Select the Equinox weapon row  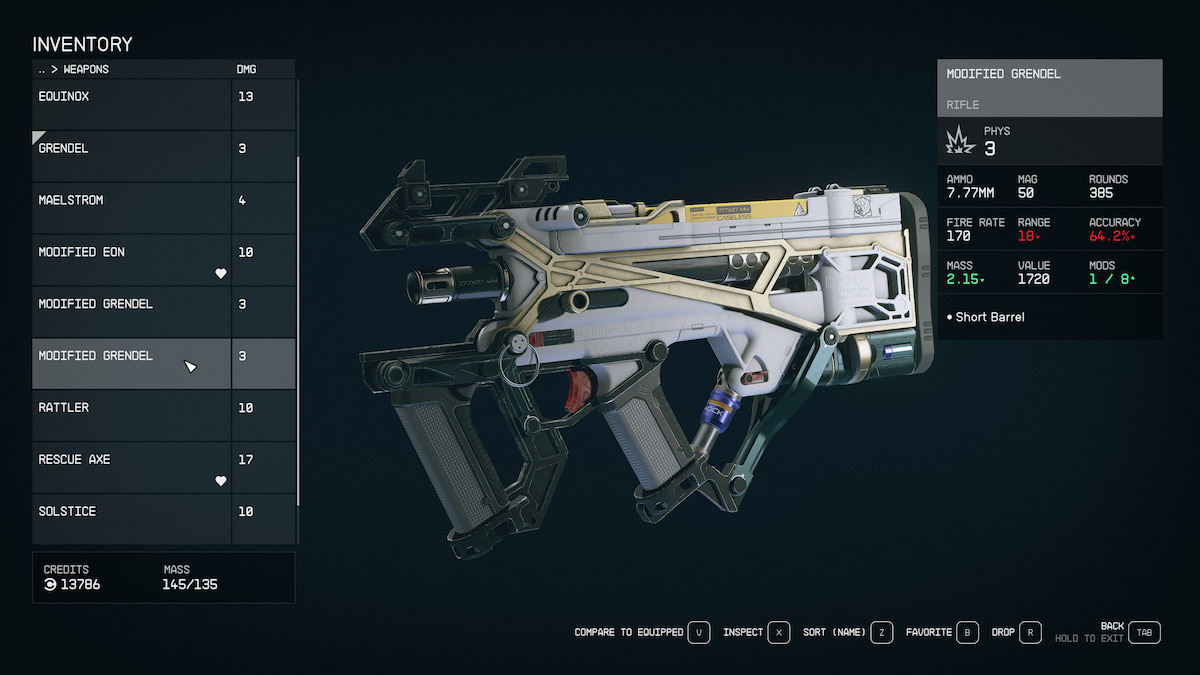pos(130,97)
